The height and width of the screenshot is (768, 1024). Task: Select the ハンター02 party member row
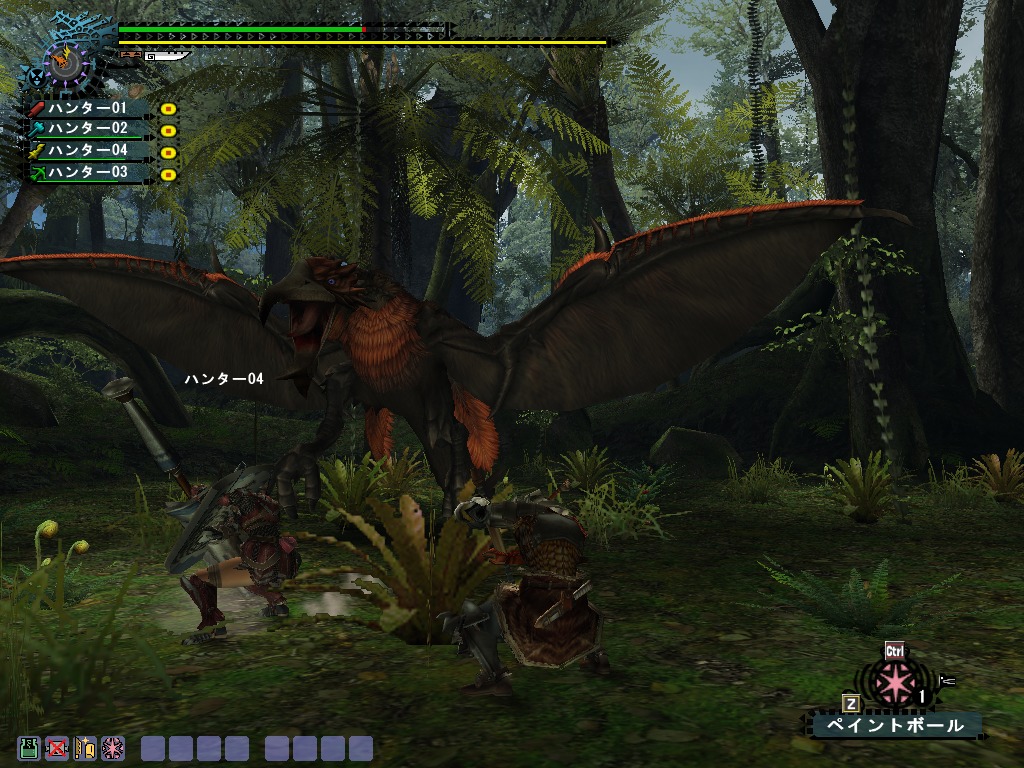pyautogui.click(x=88, y=129)
